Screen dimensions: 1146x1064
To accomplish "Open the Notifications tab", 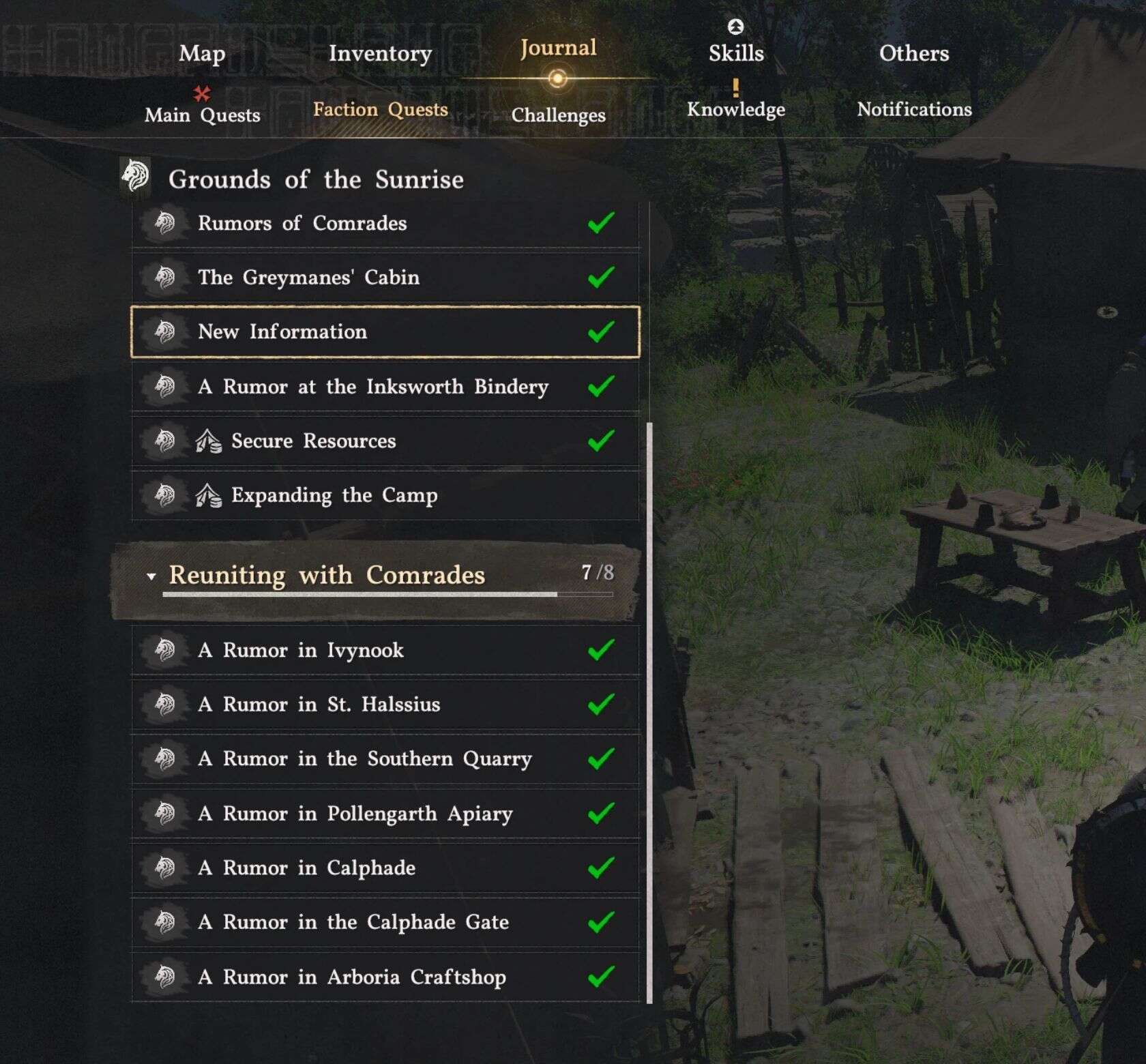I will [x=916, y=110].
